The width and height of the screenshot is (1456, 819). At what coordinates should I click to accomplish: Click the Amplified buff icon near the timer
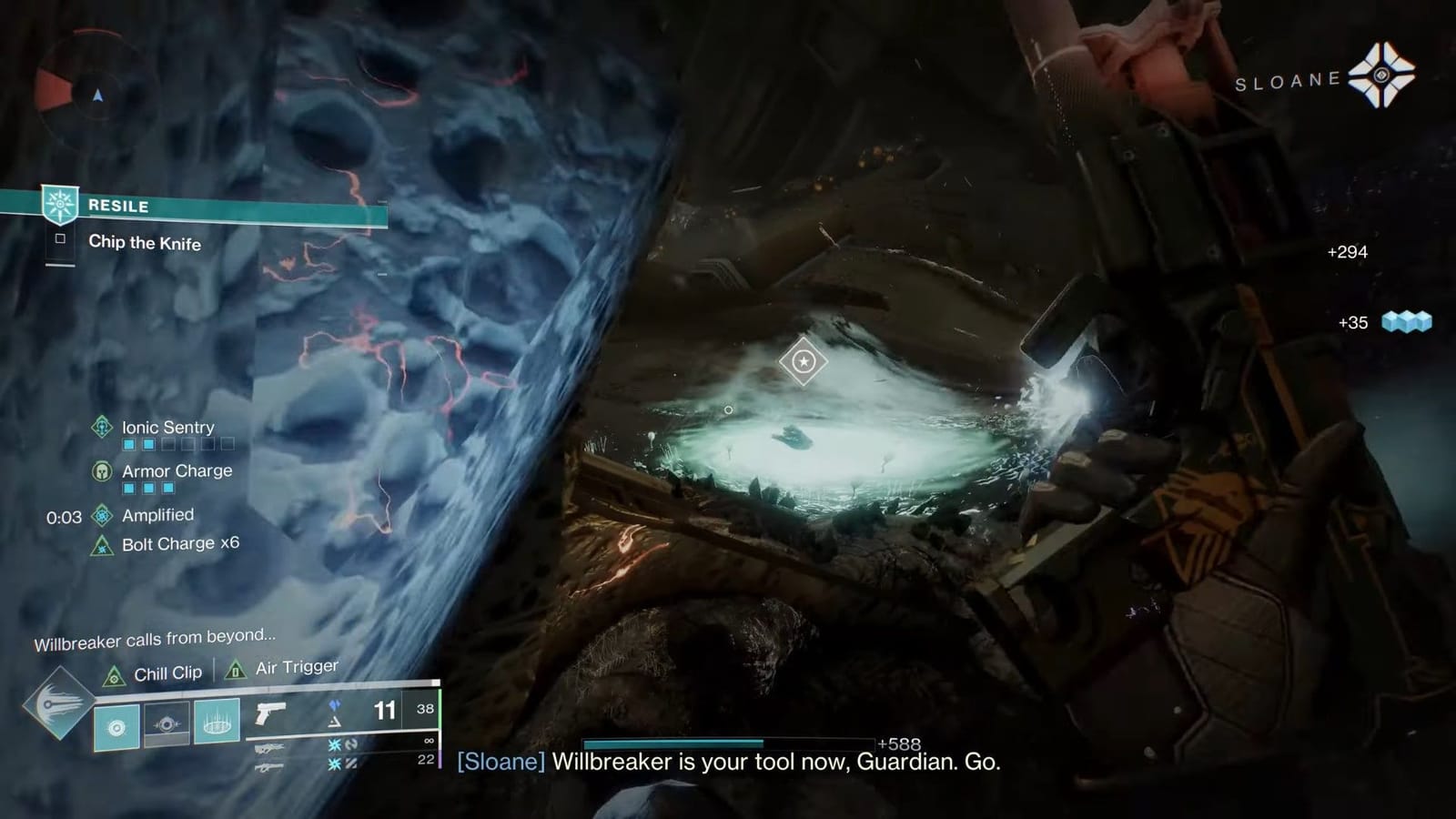coord(101,516)
